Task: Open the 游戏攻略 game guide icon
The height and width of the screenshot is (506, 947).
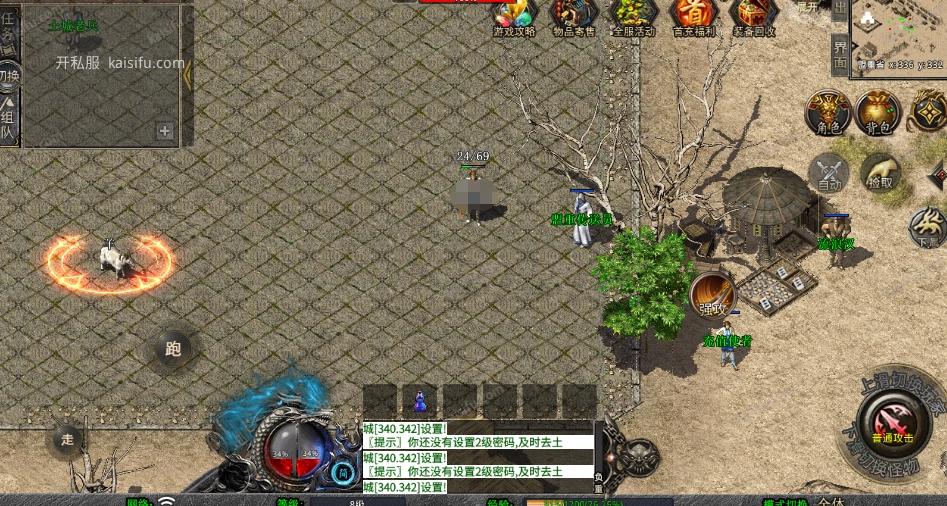Action: click(514, 15)
